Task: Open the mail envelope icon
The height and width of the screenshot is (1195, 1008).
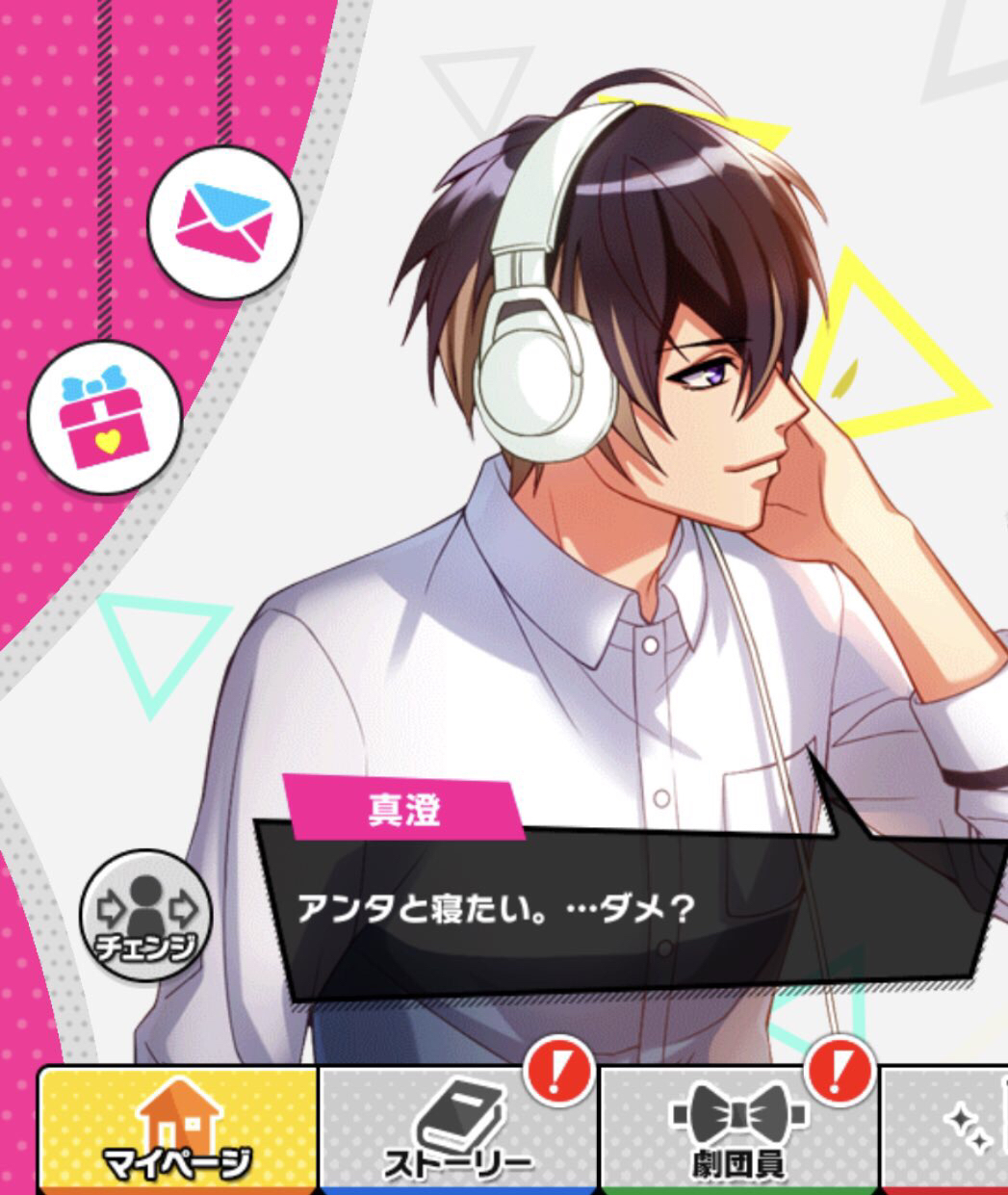Action: 224,222
